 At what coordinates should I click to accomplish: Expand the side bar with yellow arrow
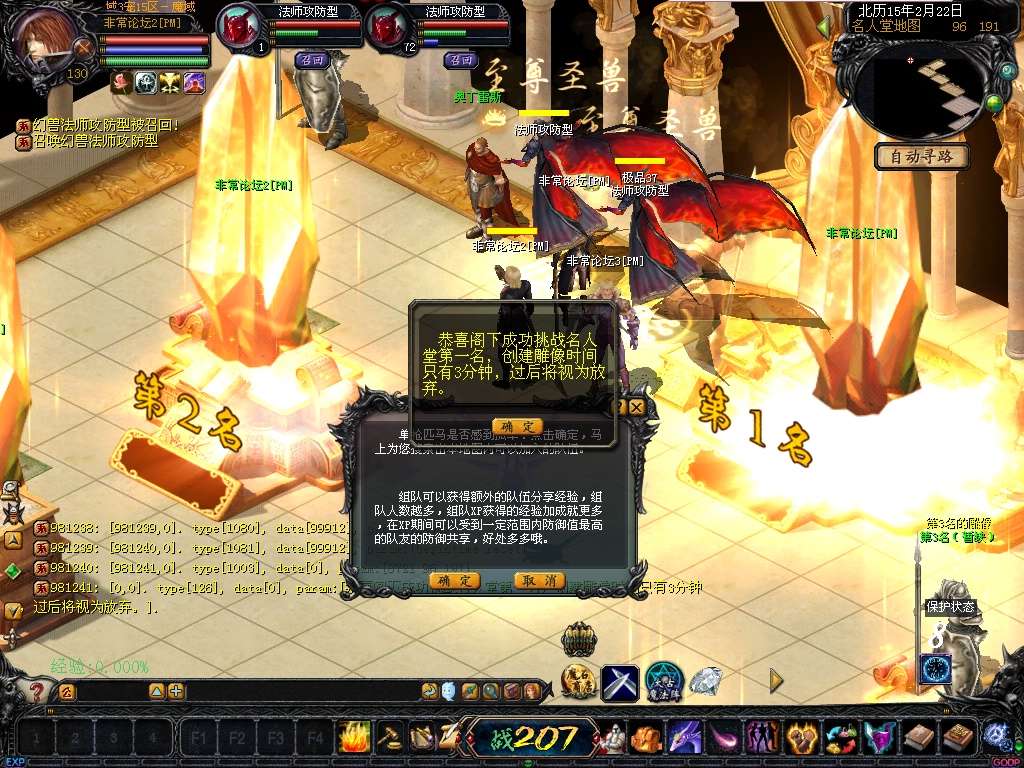point(776,681)
